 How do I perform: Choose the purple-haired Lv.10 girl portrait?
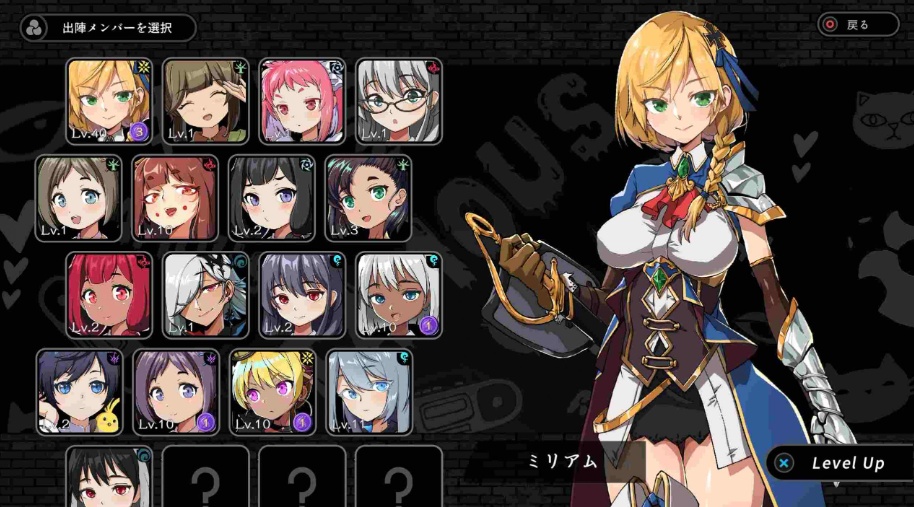pyautogui.click(x=174, y=391)
